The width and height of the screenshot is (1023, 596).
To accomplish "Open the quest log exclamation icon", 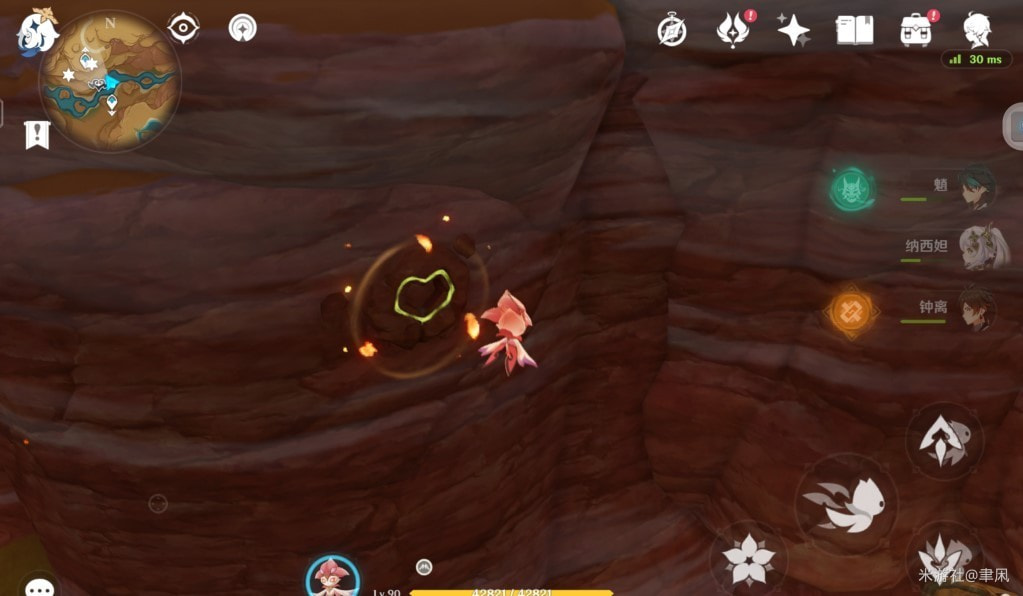I will (37, 135).
